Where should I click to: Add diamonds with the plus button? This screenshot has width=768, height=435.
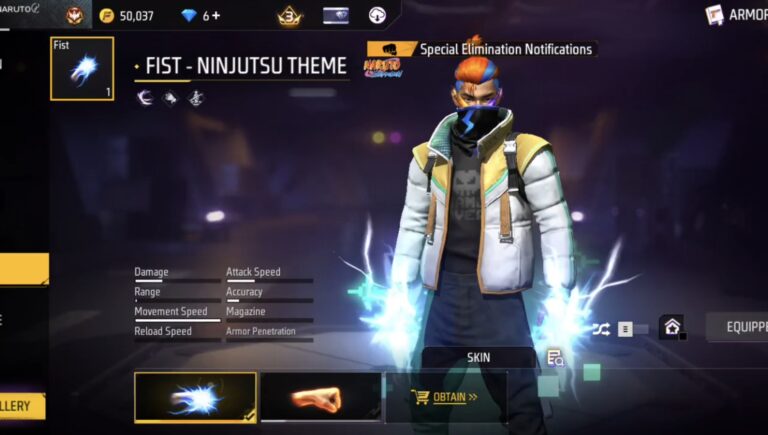(216, 16)
